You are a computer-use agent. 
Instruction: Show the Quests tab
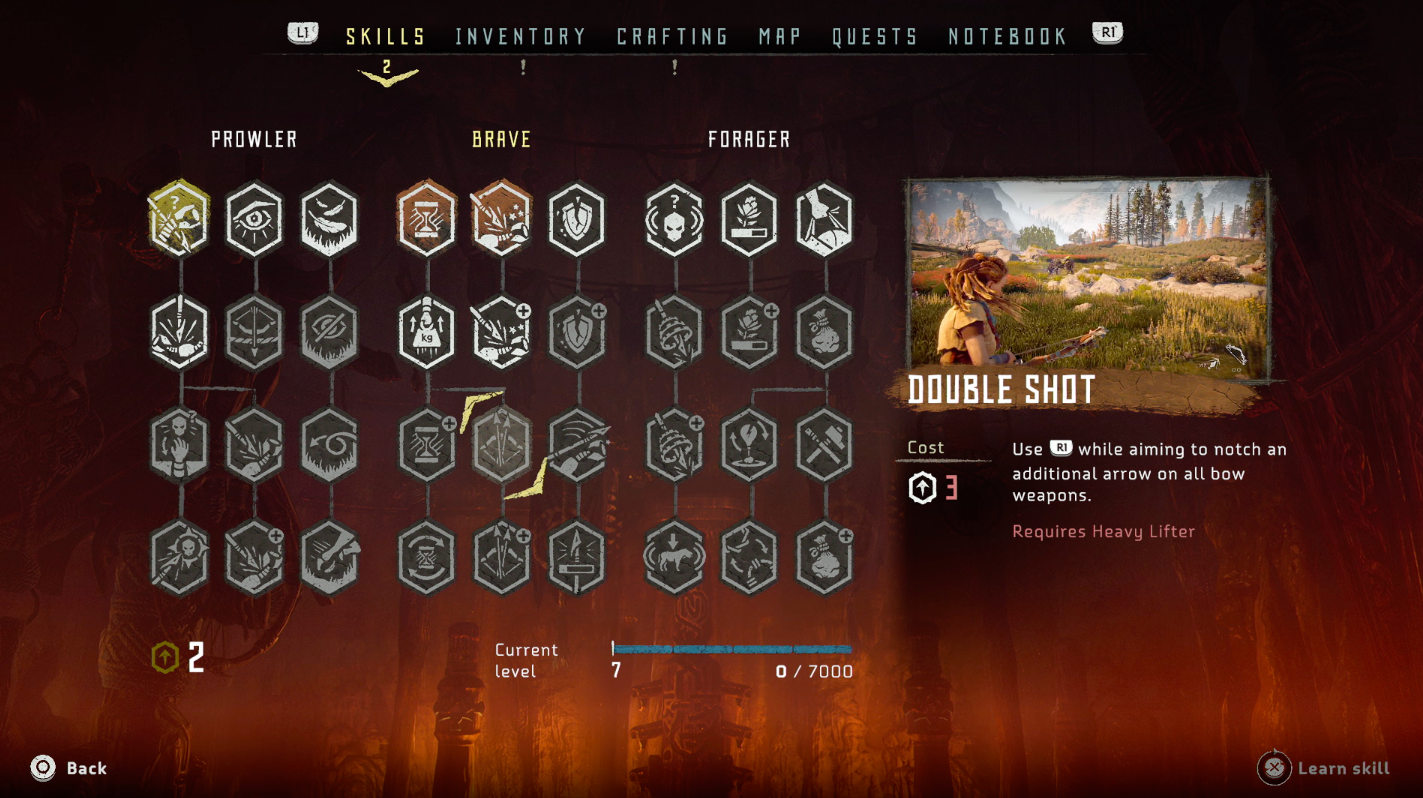tap(875, 37)
